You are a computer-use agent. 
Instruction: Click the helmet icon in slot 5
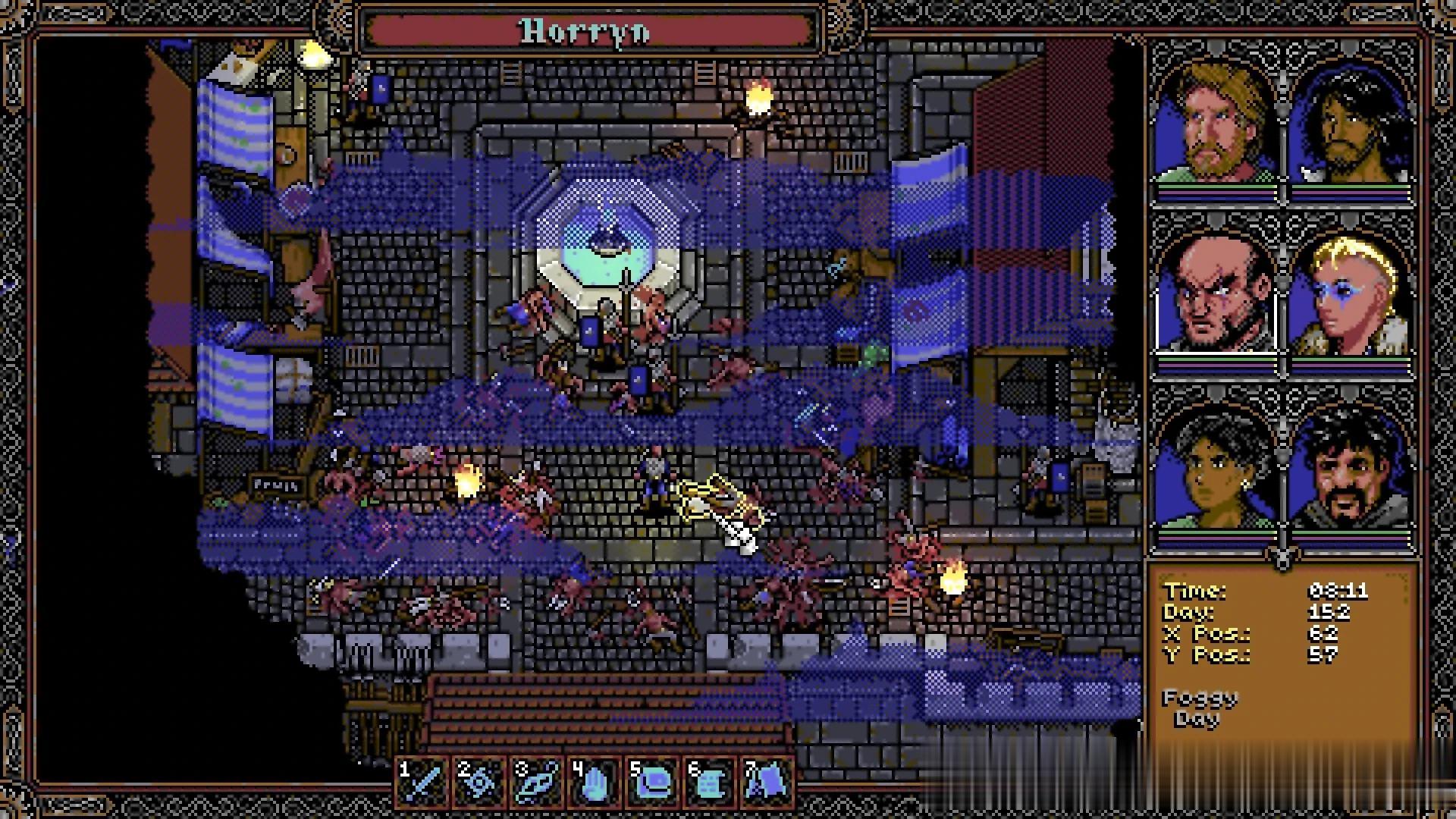point(653,780)
